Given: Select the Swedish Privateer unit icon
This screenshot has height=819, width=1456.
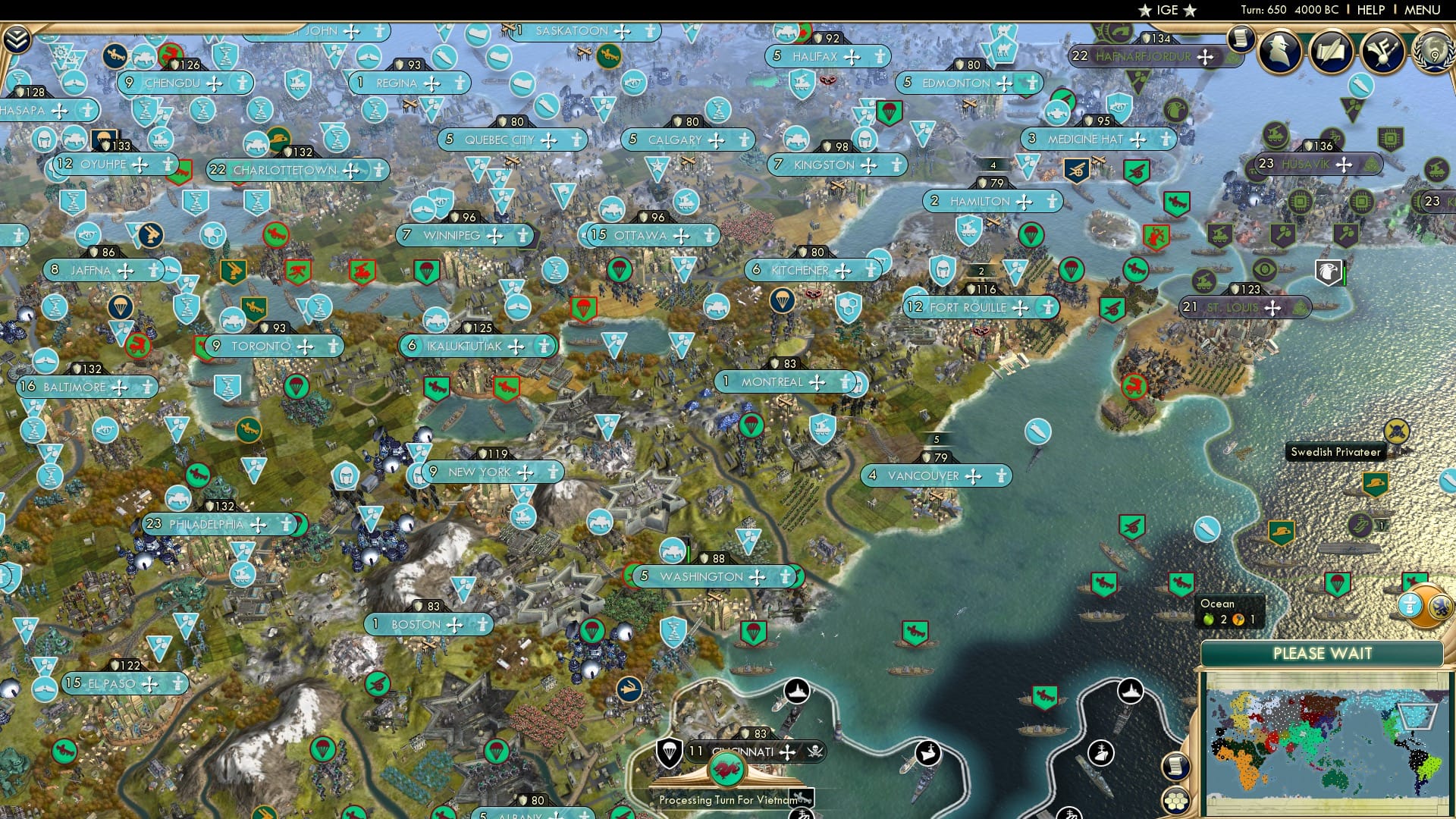Looking at the screenshot, I should pos(1396,431).
